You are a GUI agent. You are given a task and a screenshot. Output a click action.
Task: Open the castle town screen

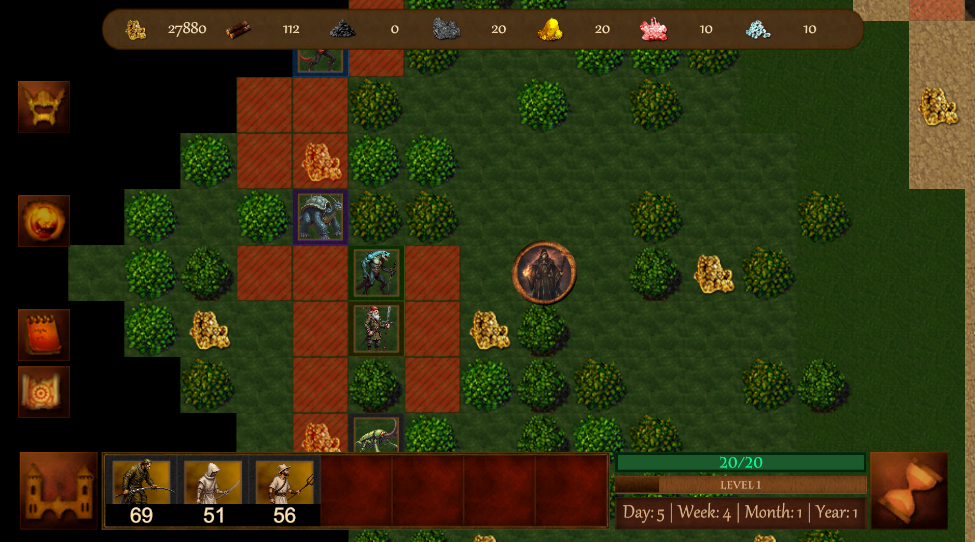(59, 490)
